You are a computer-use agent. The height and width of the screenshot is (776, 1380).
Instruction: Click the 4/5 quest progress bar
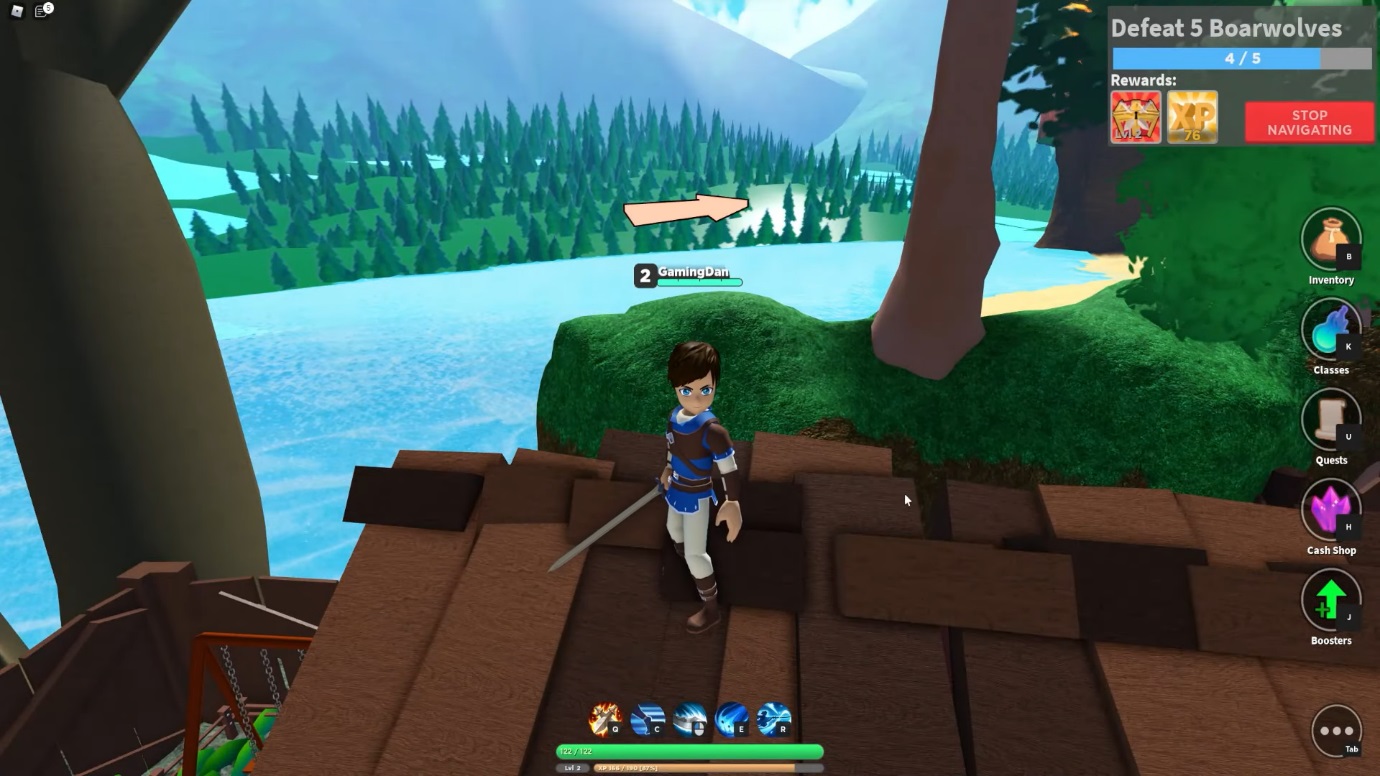point(1240,58)
